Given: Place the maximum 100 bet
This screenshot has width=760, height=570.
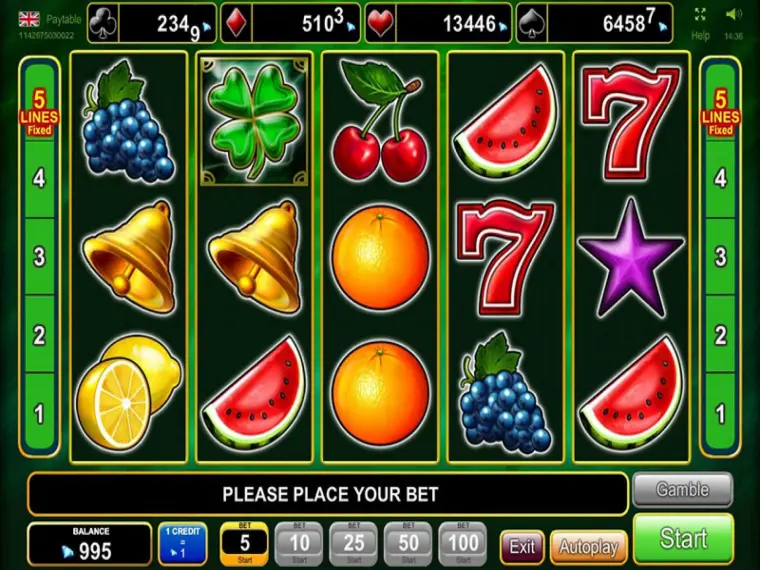Looking at the screenshot, I should 461,543.
